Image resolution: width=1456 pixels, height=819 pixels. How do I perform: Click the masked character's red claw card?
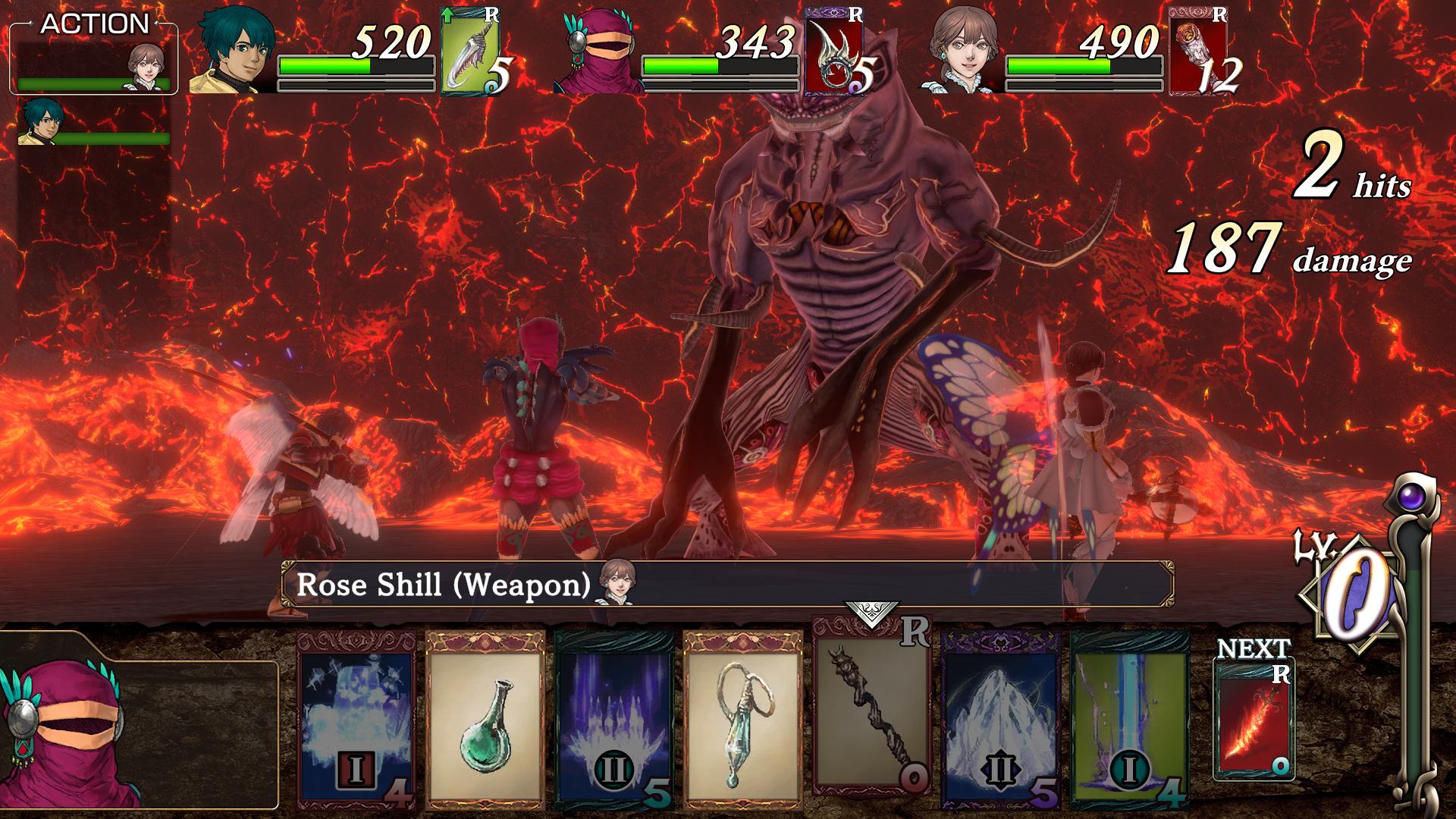coord(836,52)
